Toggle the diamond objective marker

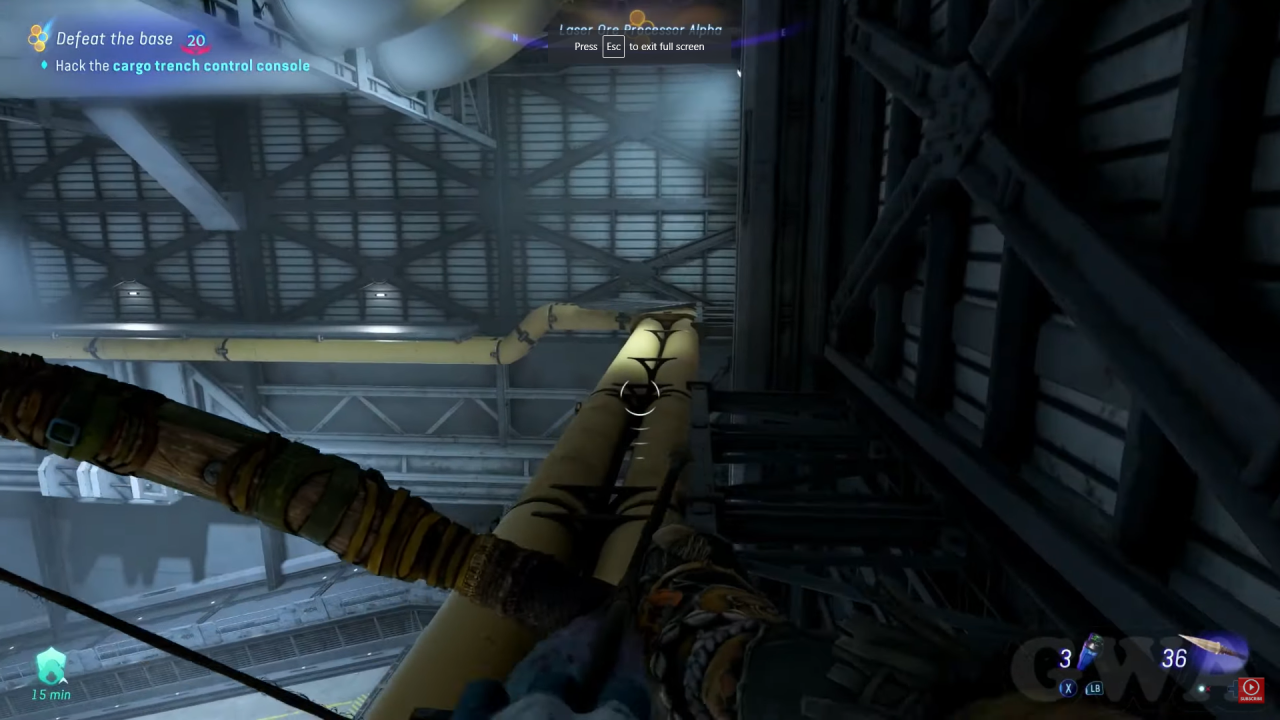tap(42, 66)
